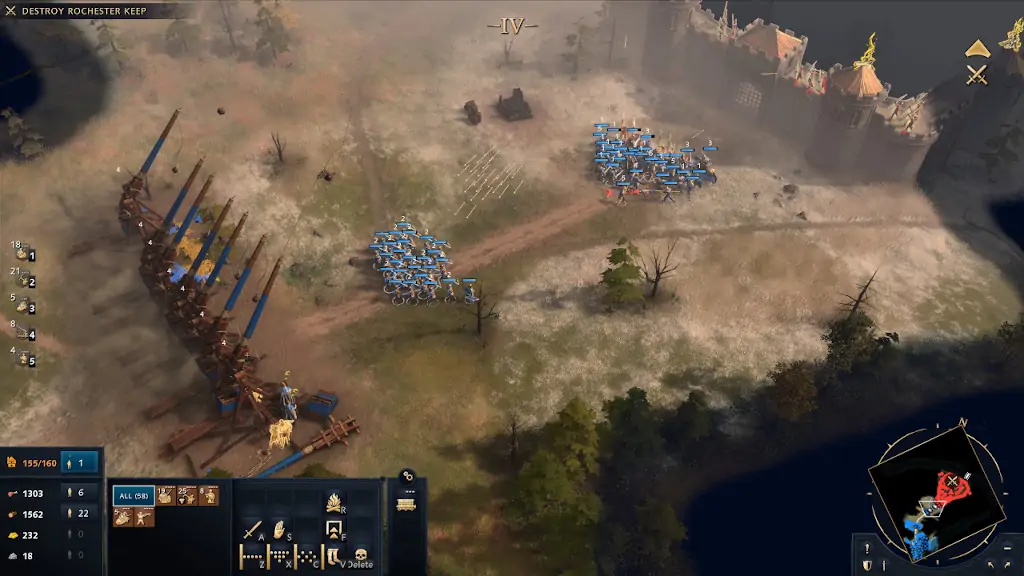The height and width of the screenshot is (576, 1024).
Task: Toggle the shield icon below the minimap
Action: tap(866, 566)
